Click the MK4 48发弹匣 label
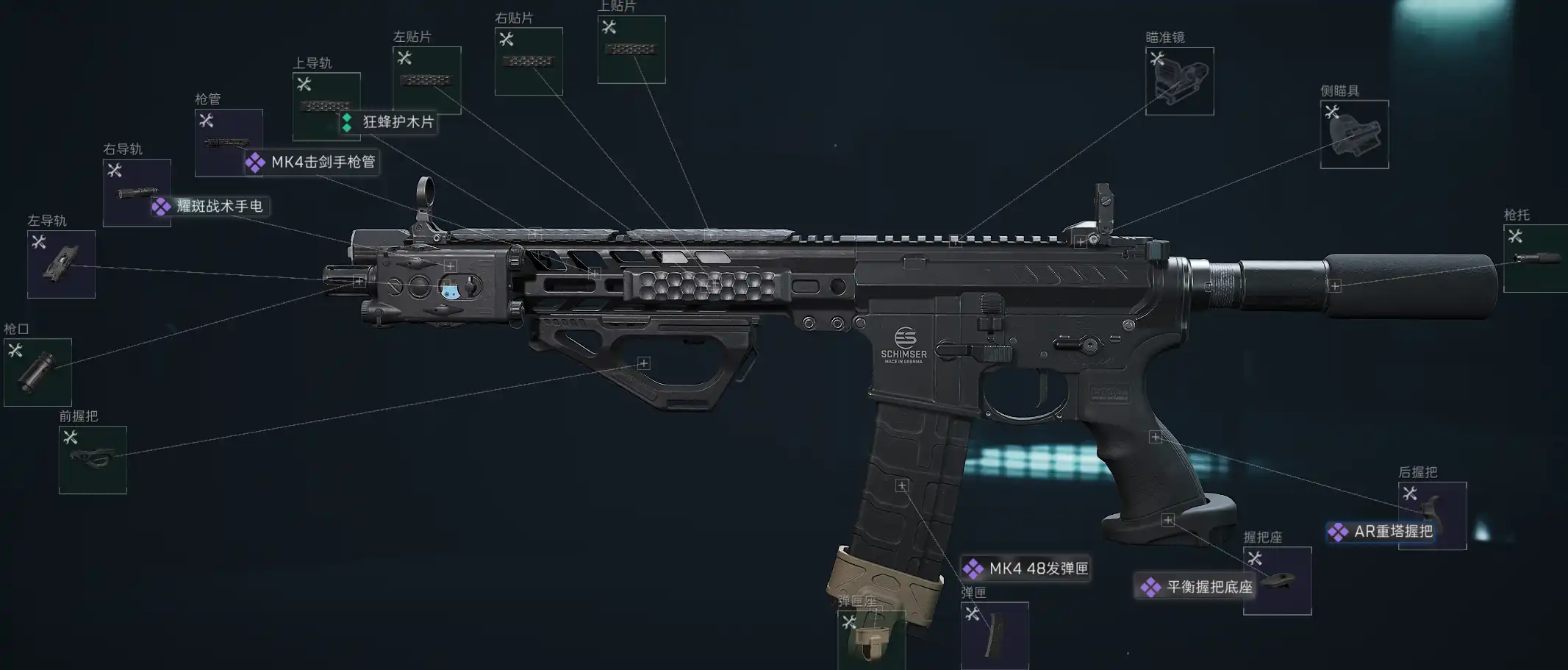 1026,569
